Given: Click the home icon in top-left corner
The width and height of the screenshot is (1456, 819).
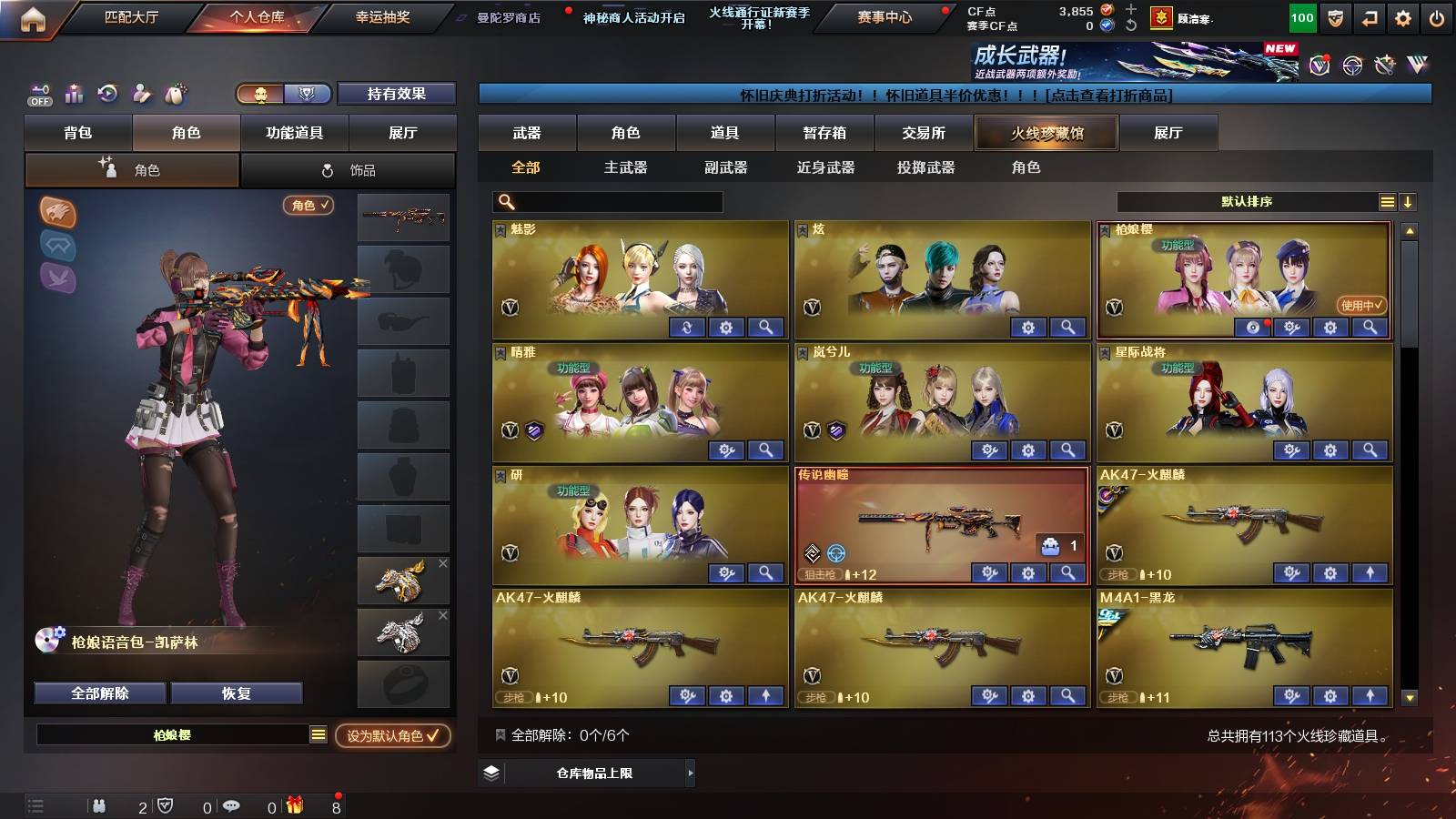Looking at the screenshot, I should (x=33, y=16).
